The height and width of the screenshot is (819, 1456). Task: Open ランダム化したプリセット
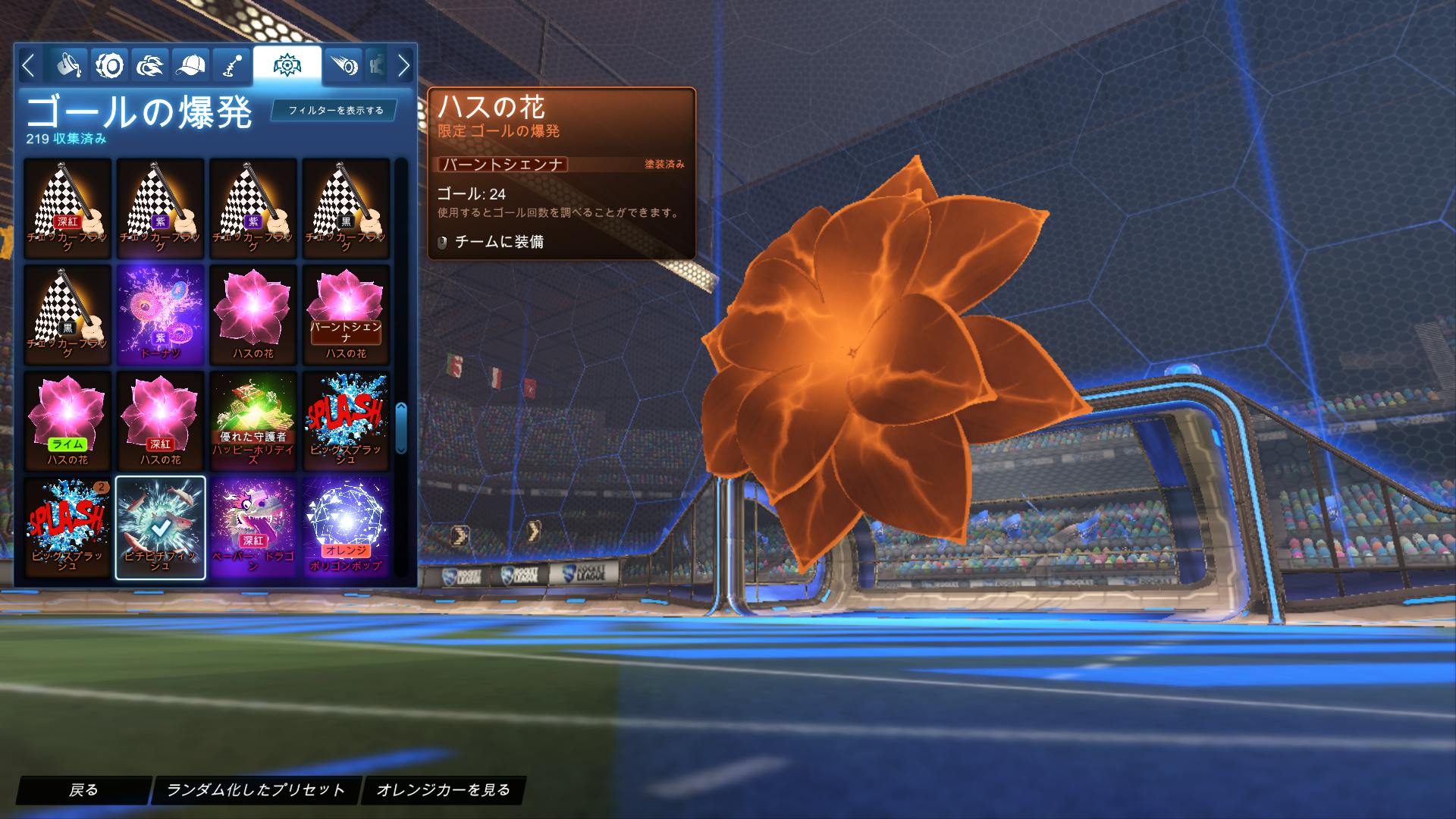coord(256,790)
